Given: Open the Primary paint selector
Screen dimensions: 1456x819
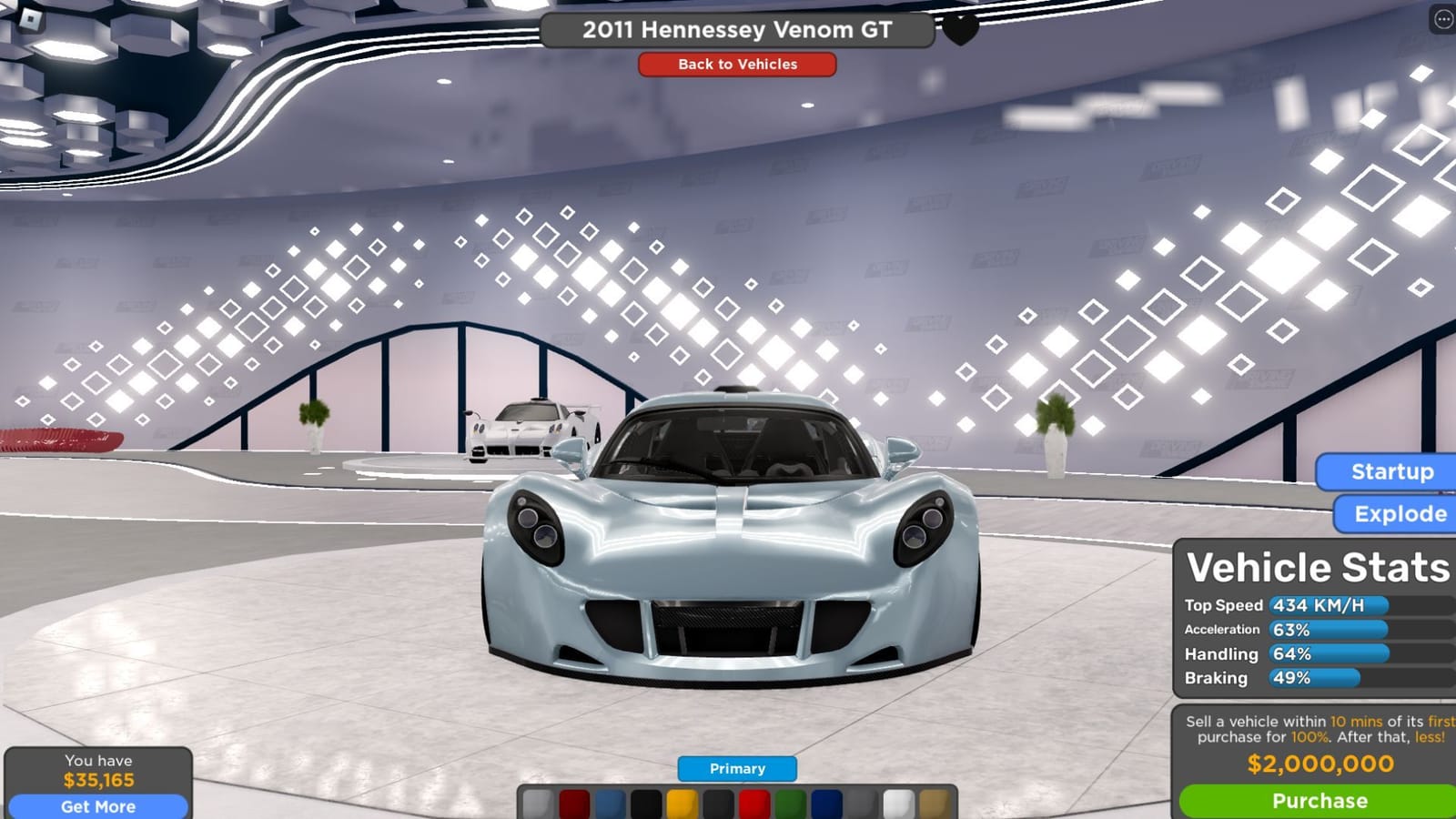Looking at the screenshot, I should (x=736, y=768).
